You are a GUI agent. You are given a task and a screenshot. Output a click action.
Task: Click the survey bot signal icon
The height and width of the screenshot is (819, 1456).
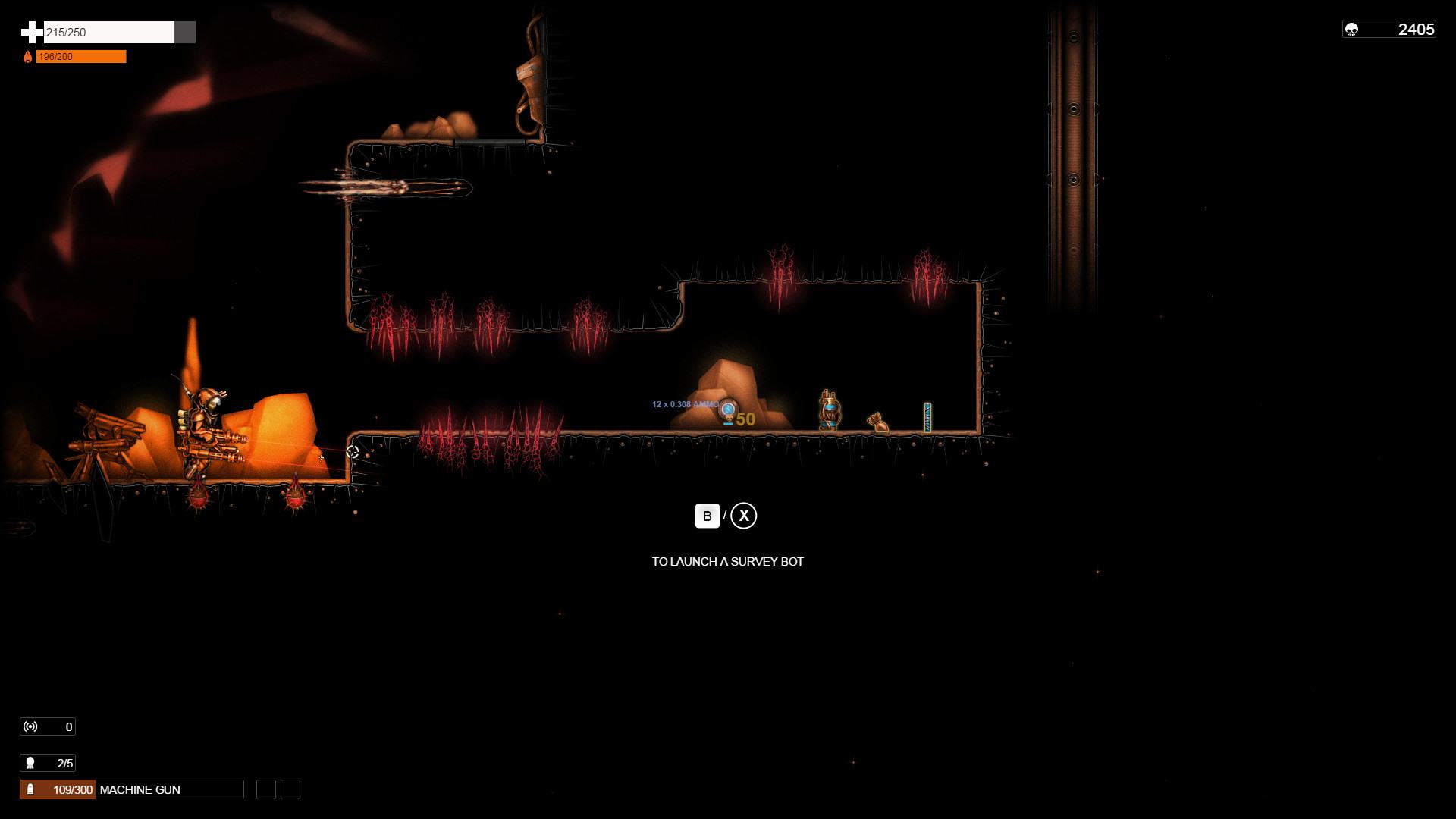click(x=30, y=726)
